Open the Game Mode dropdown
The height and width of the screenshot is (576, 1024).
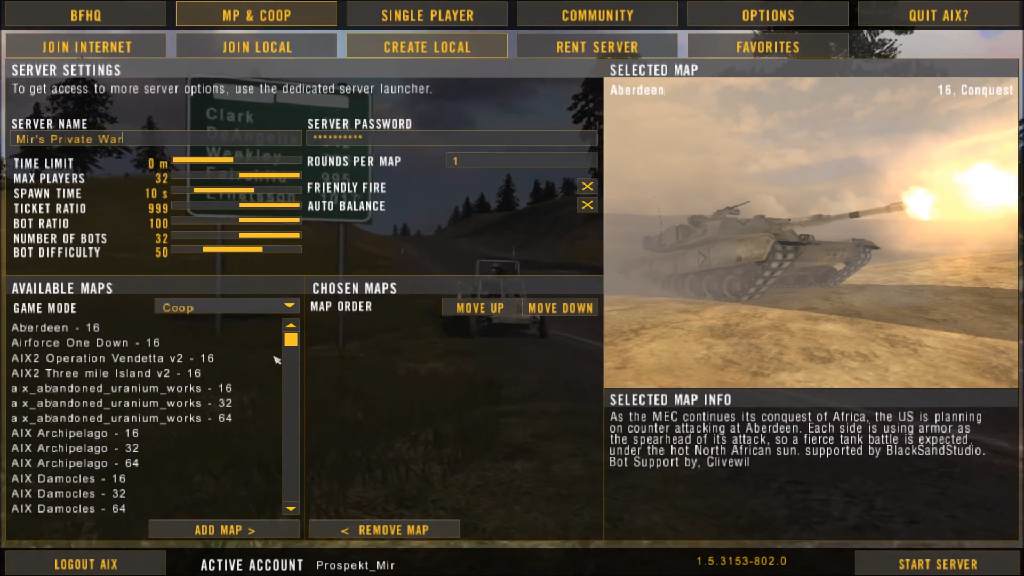click(227, 307)
